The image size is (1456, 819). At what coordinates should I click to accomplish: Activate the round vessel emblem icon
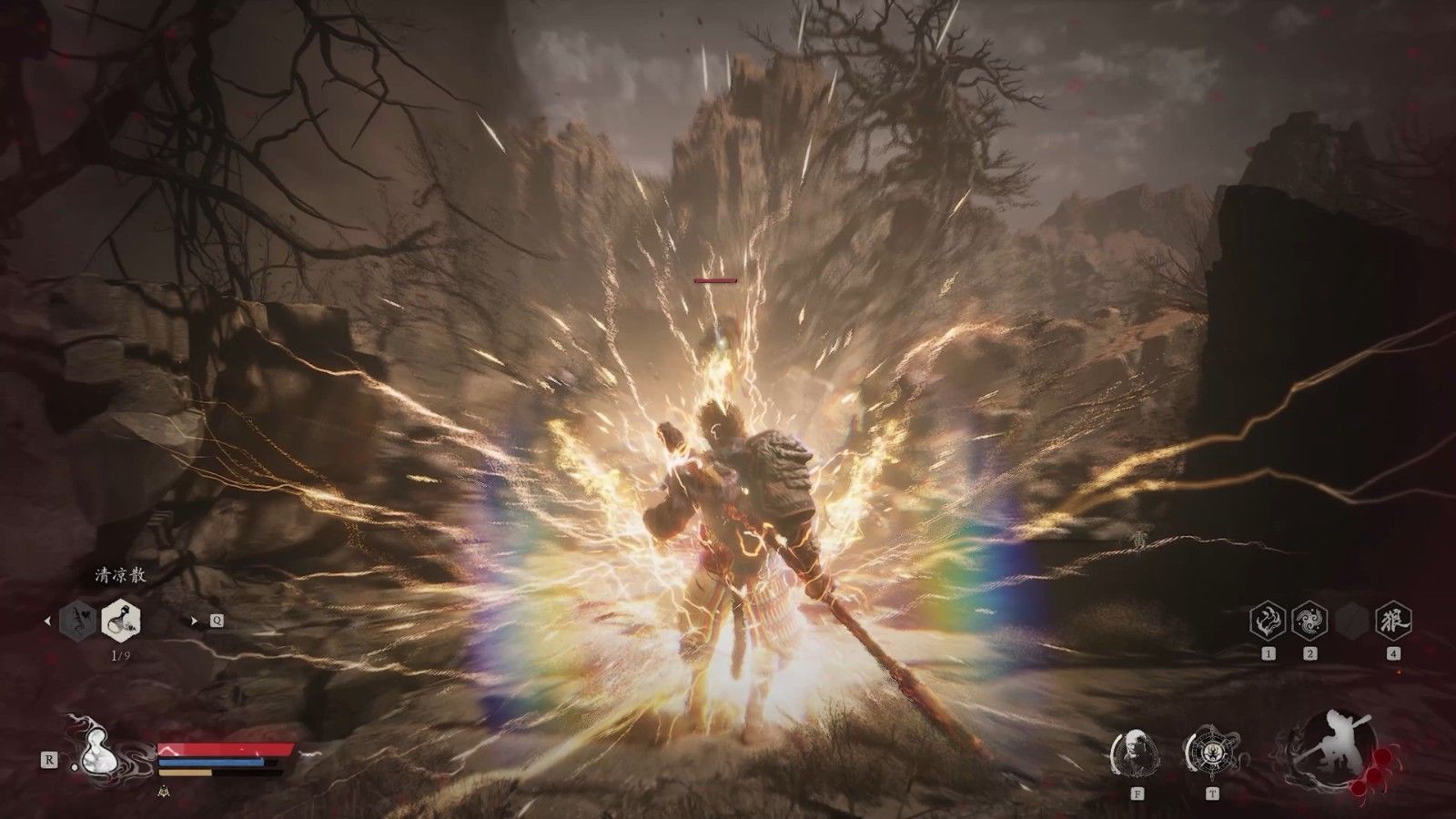coord(1212,752)
